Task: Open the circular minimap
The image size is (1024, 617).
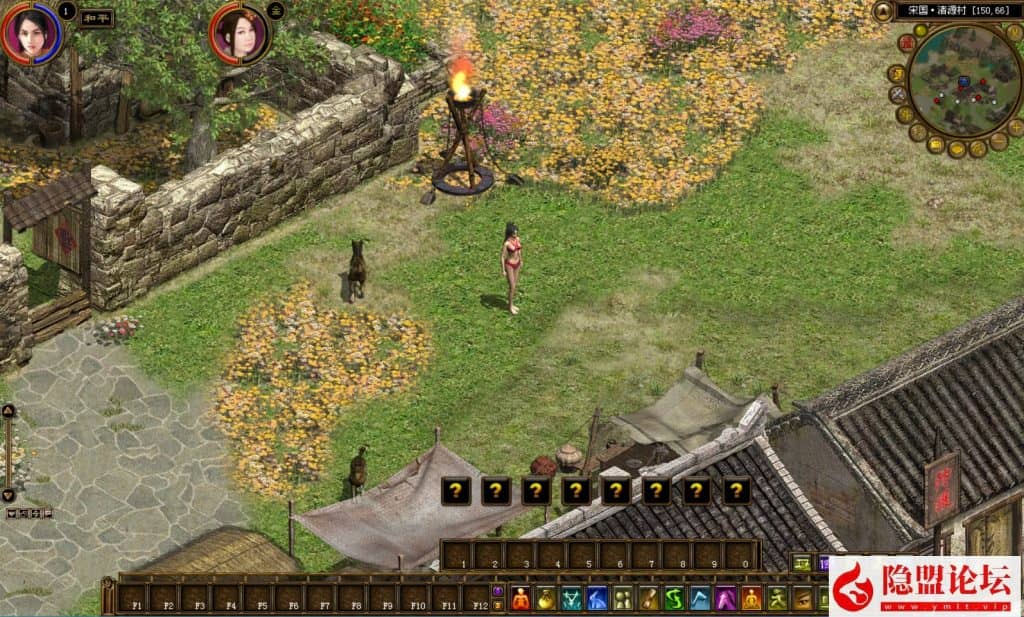Action: tap(964, 80)
